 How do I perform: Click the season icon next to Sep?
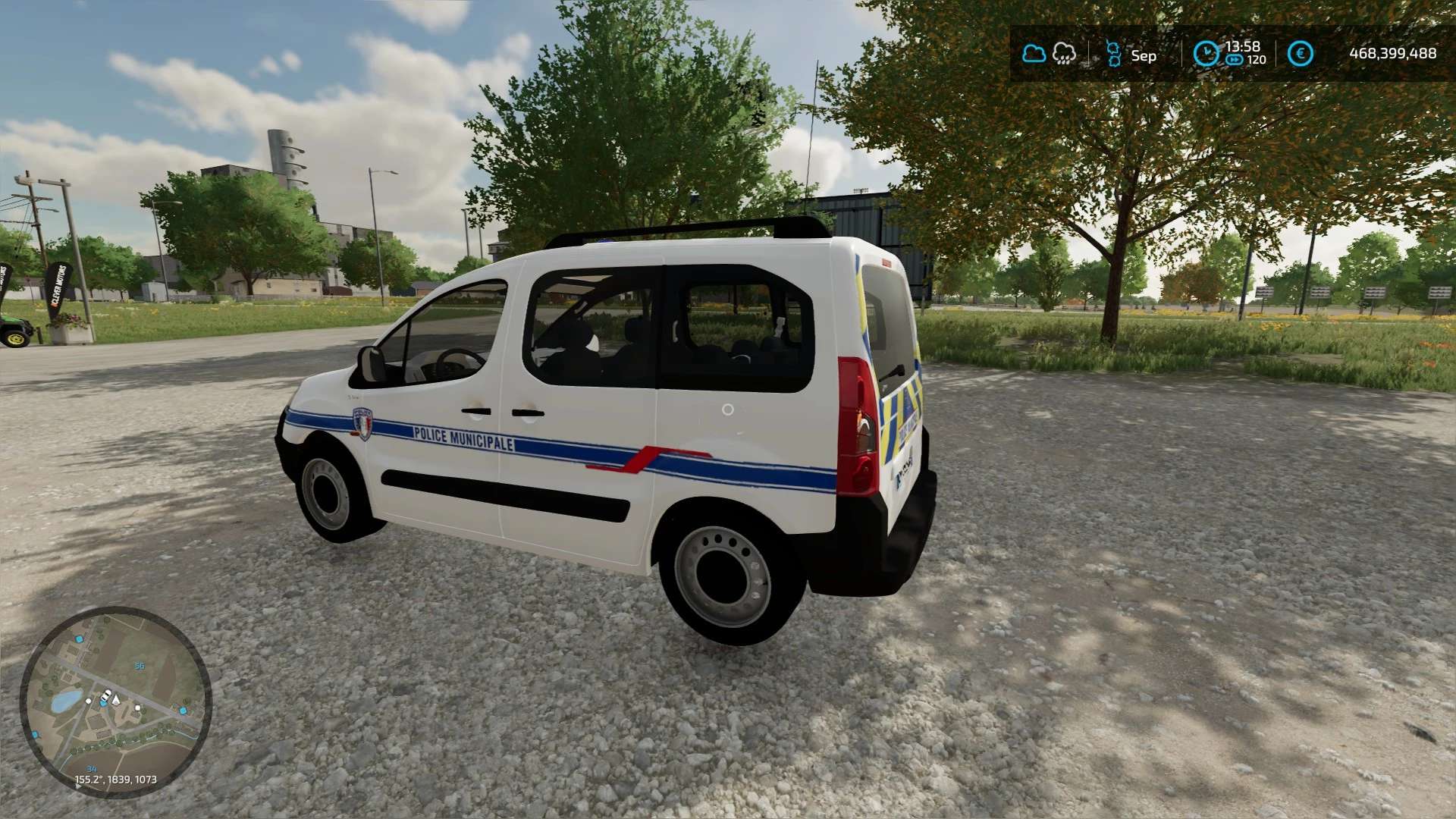tap(1113, 55)
